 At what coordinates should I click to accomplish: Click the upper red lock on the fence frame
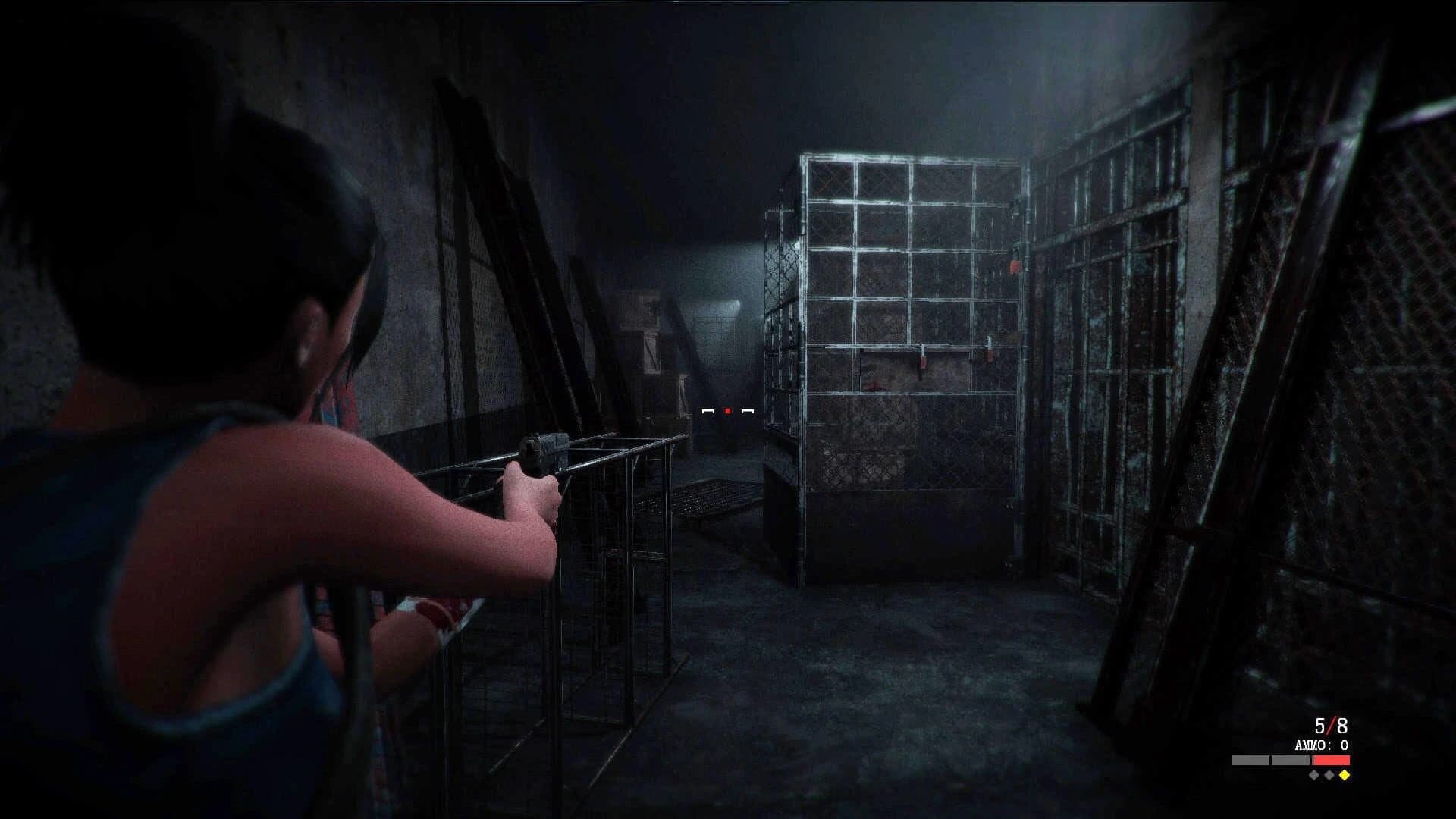1014,267
